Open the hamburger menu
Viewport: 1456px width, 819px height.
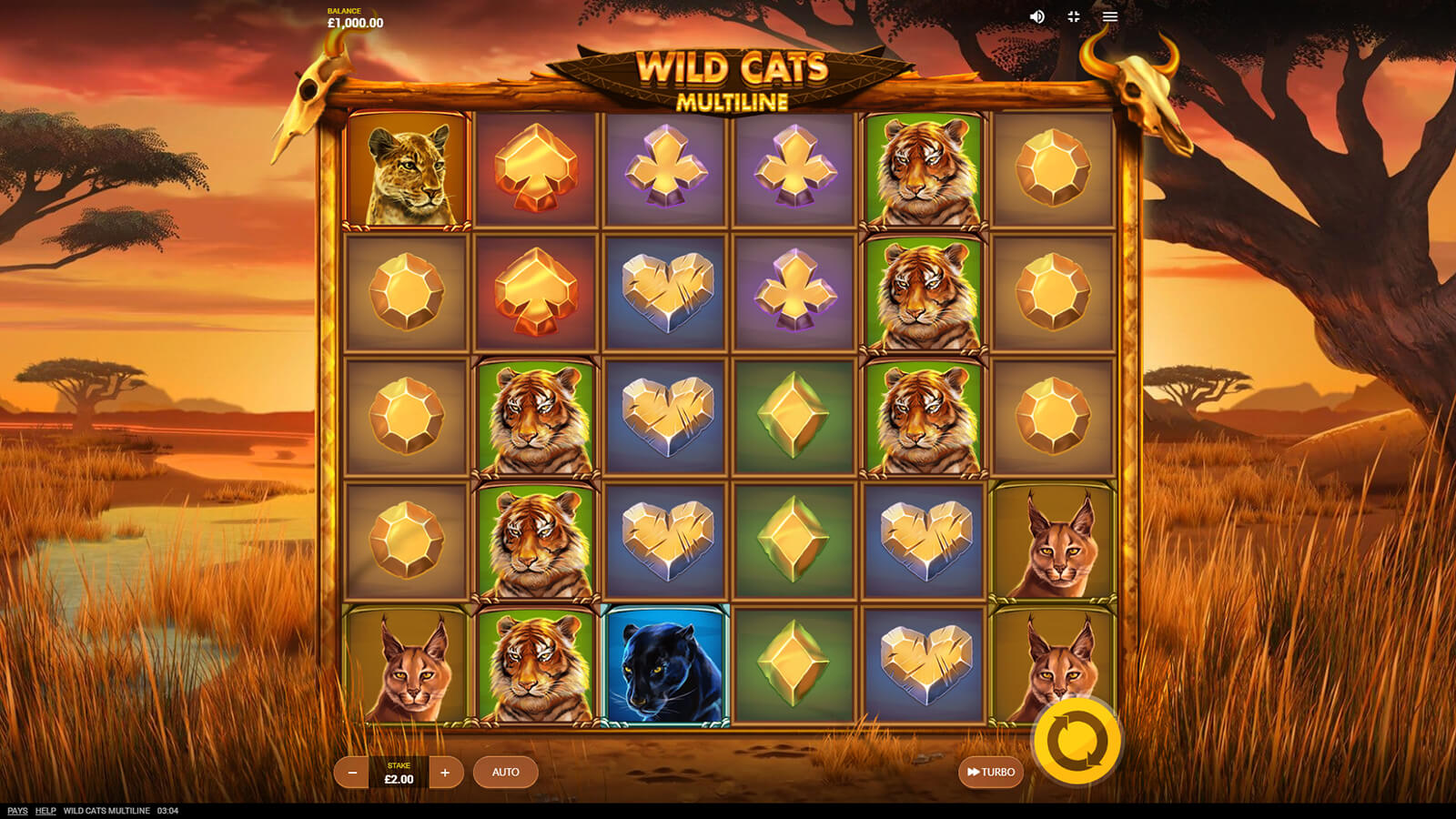[1110, 16]
